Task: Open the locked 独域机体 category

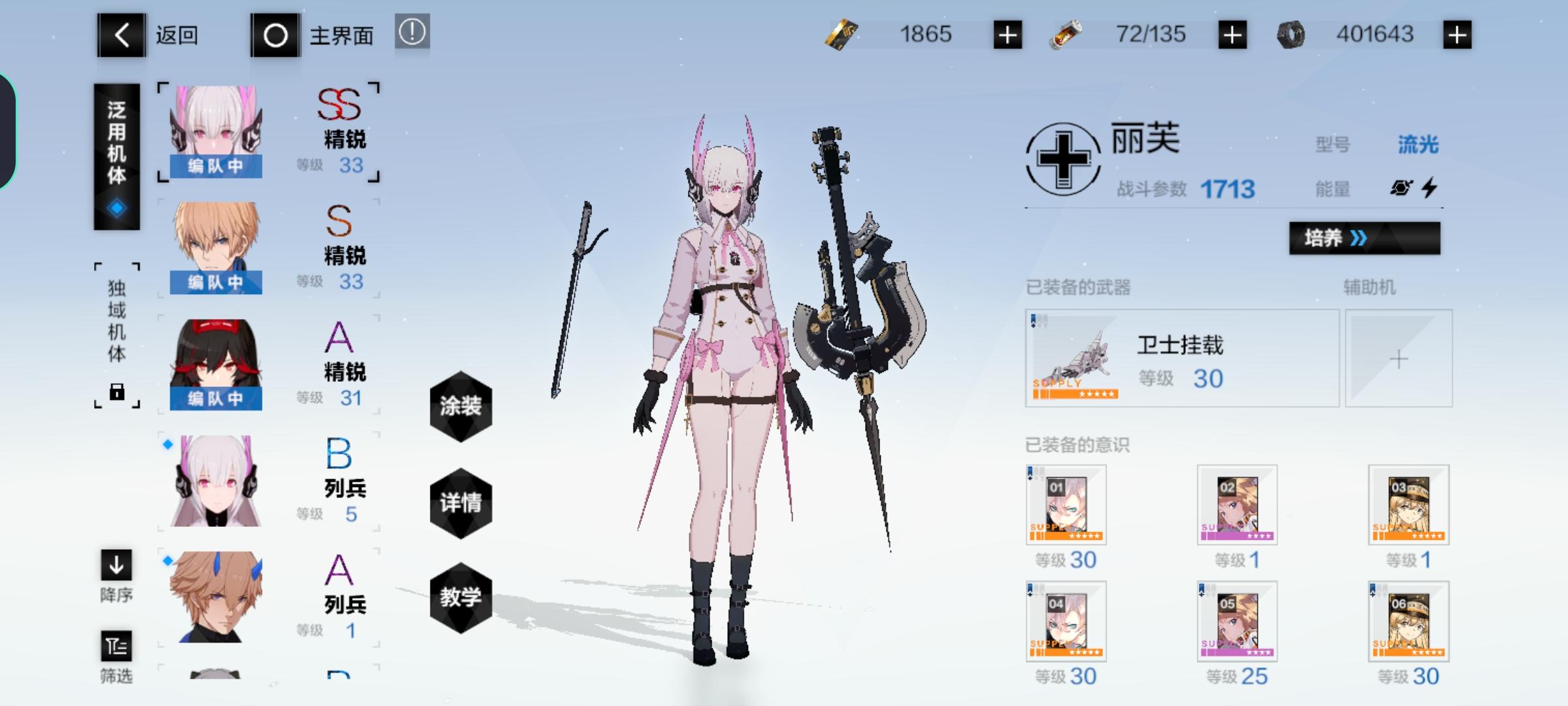Action: point(116,333)
